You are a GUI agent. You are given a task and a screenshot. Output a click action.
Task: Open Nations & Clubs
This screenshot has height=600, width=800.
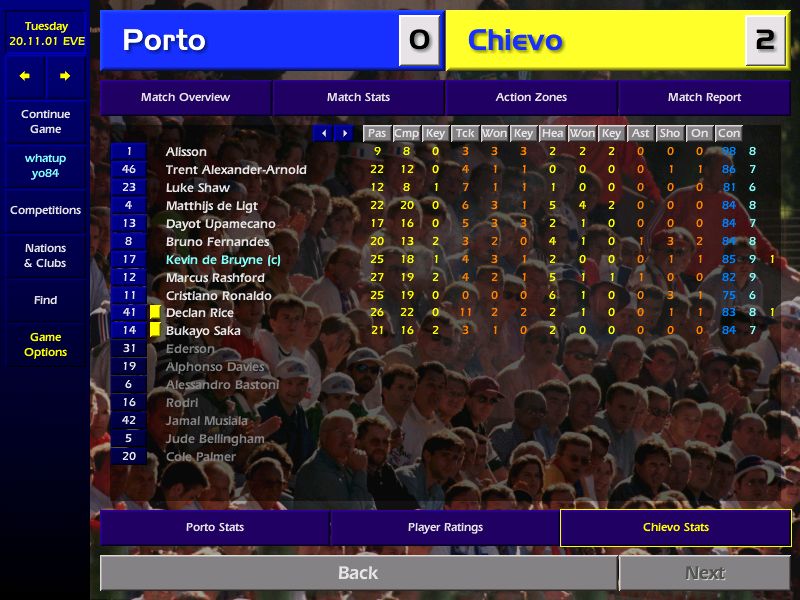pyautogui.click(x=45, y=255)
